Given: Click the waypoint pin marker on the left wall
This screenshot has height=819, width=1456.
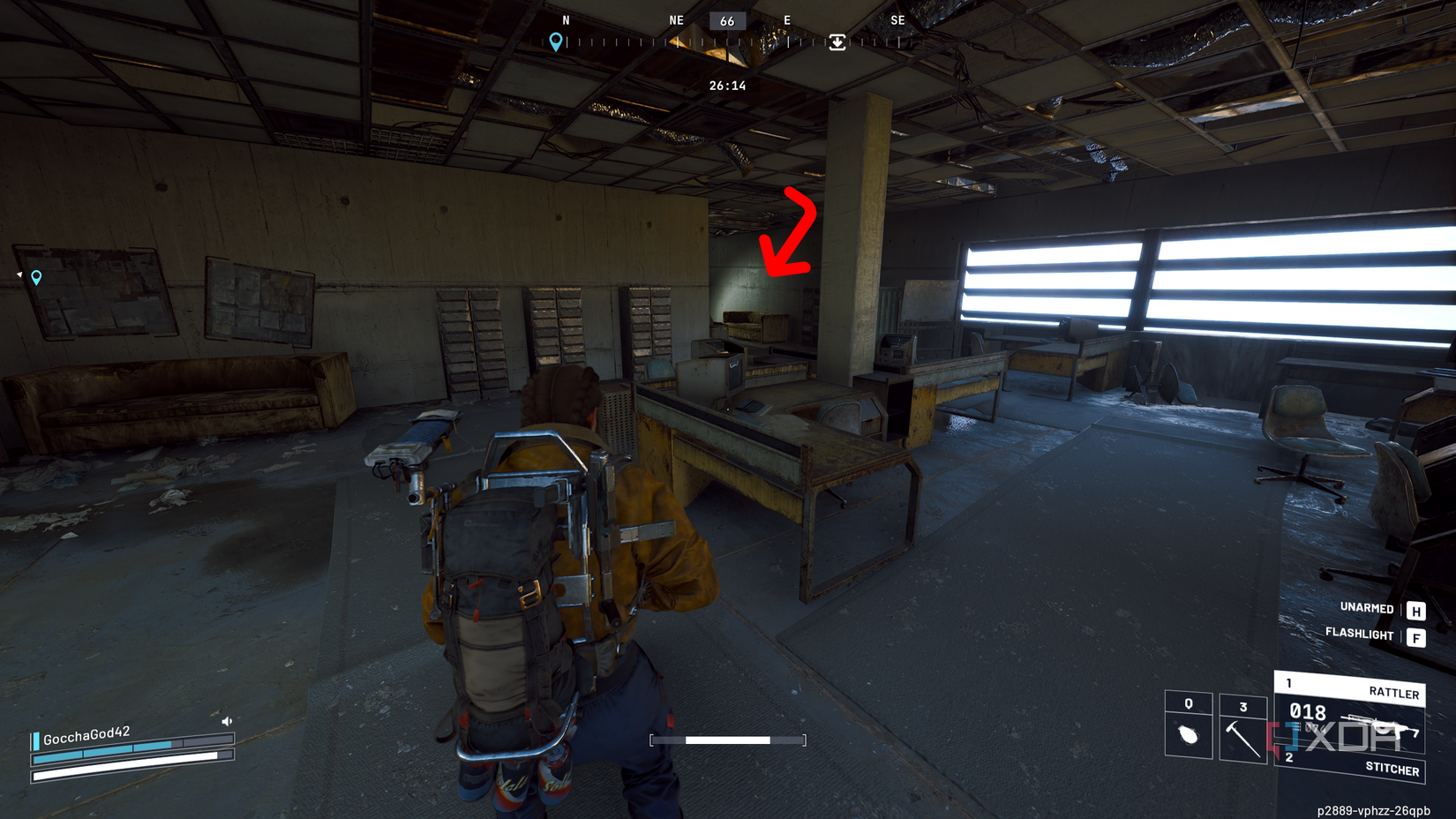Looking at the screenshot, I should (35, 278).
